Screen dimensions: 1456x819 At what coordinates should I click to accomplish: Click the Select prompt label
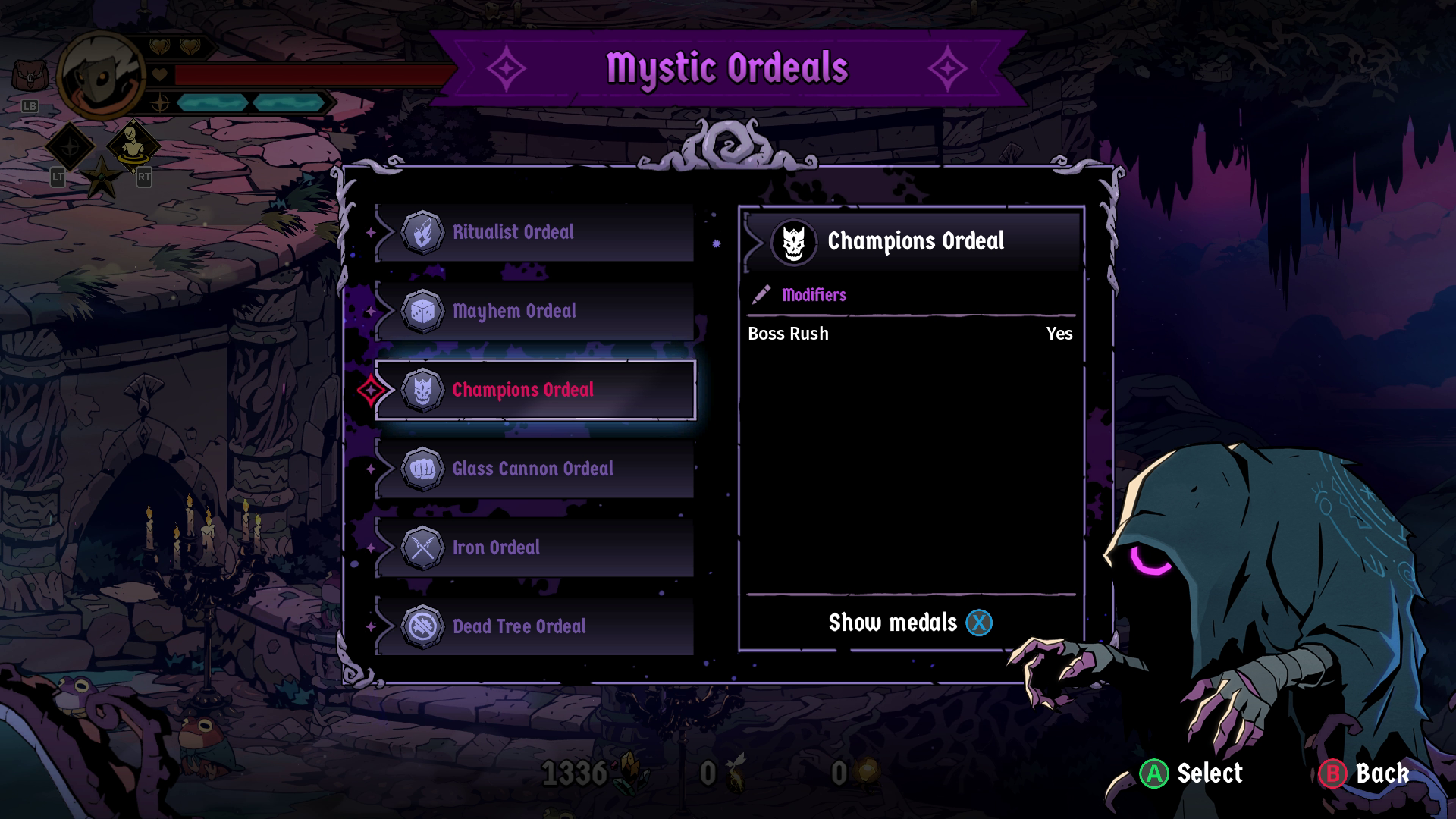coord(1209,773)
